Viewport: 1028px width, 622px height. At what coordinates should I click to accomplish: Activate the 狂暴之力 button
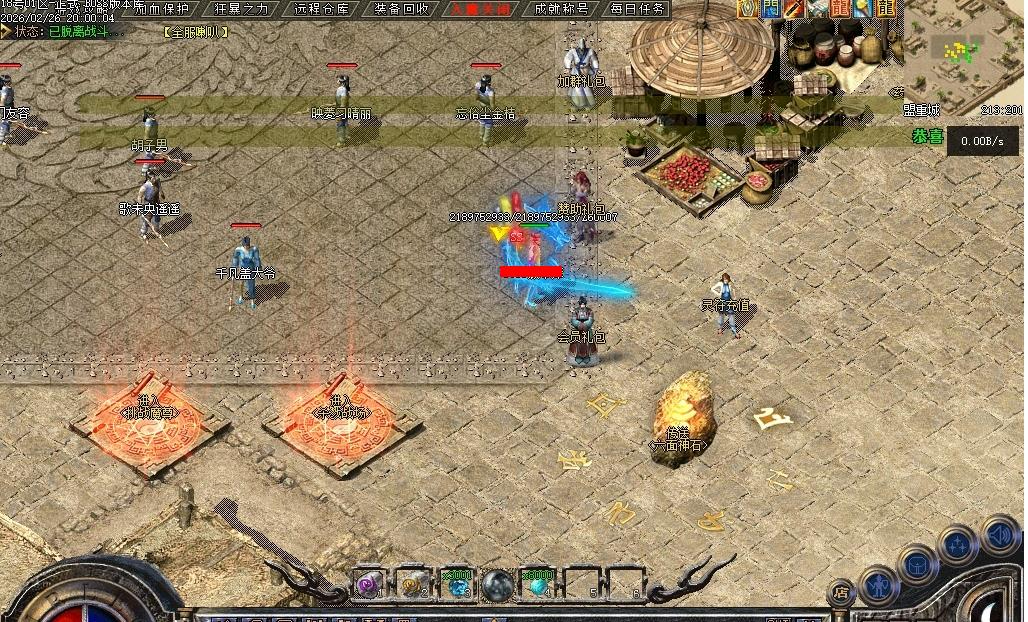(x=242, y=9)
